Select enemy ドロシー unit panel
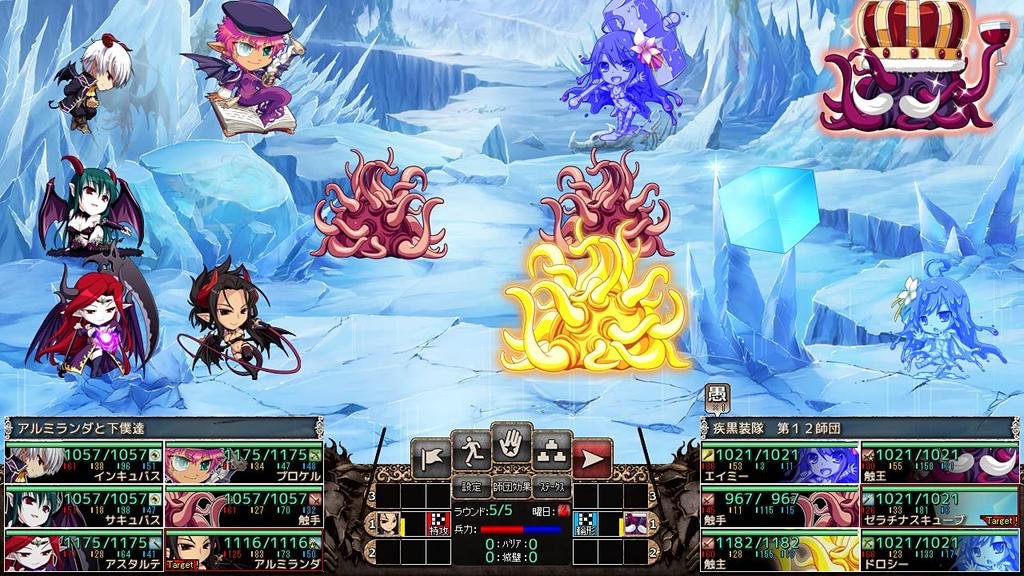1024x576 pixels. click(x=940, y=549)
